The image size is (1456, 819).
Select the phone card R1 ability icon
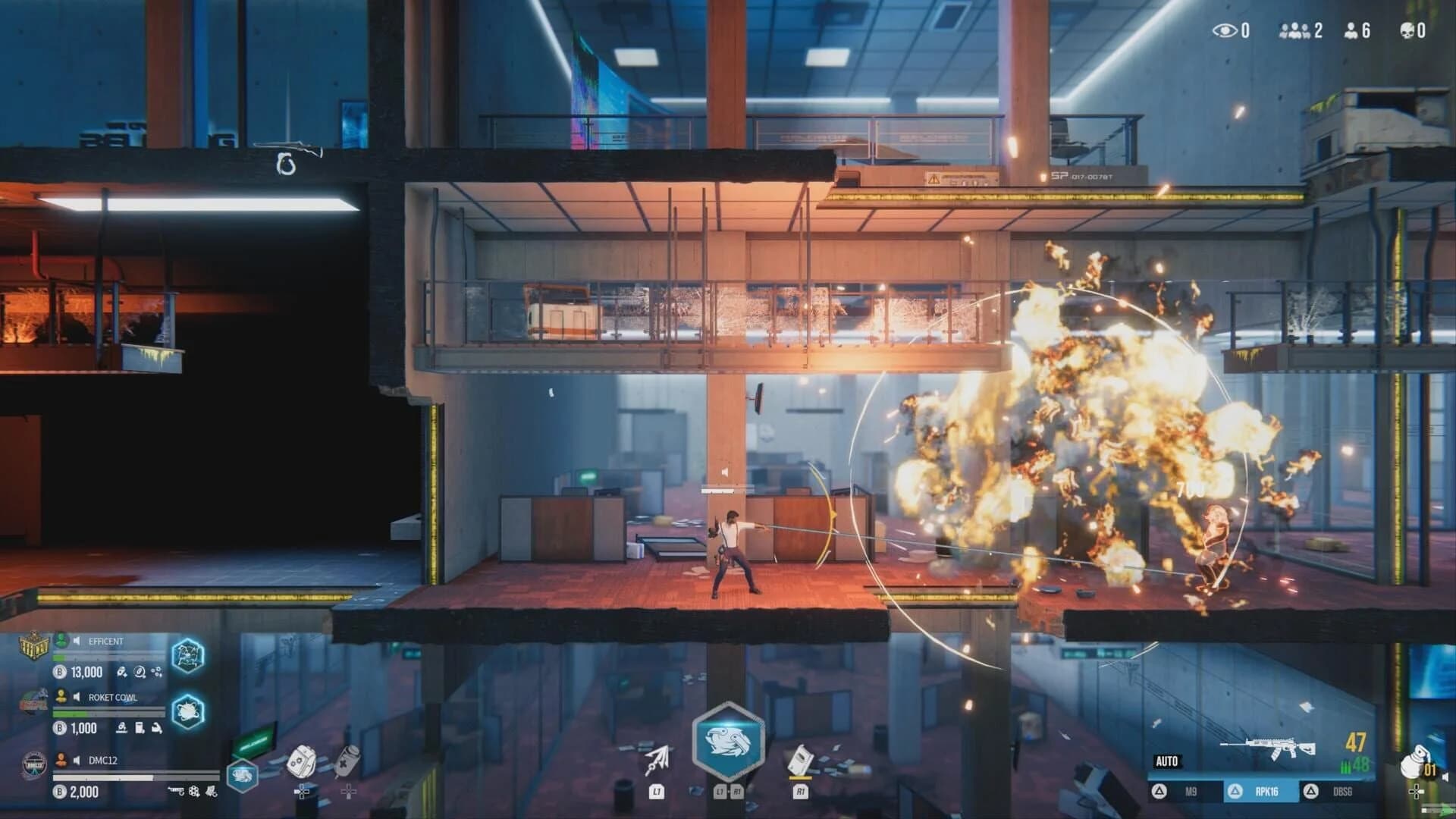(798, 760)
